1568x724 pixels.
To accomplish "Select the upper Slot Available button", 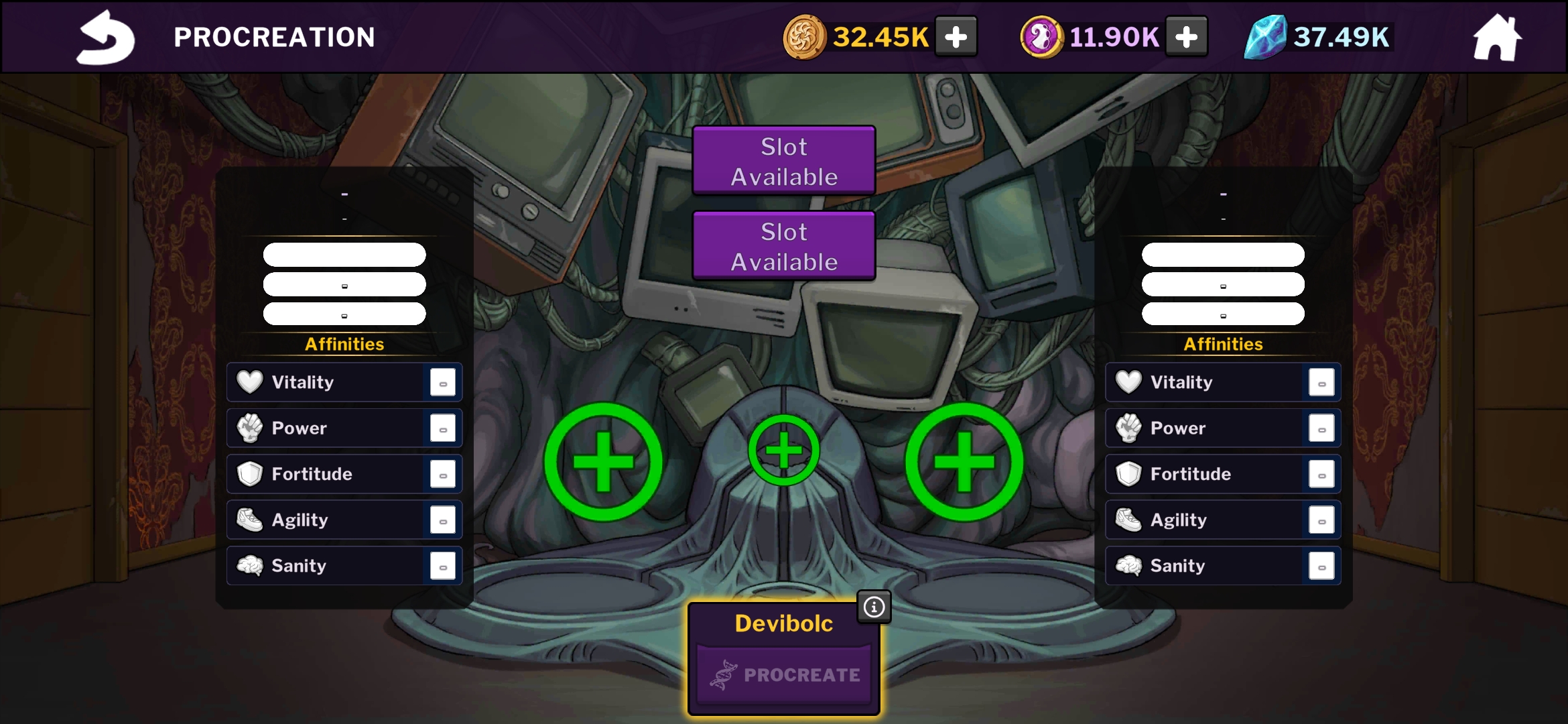I will (784, 161).
